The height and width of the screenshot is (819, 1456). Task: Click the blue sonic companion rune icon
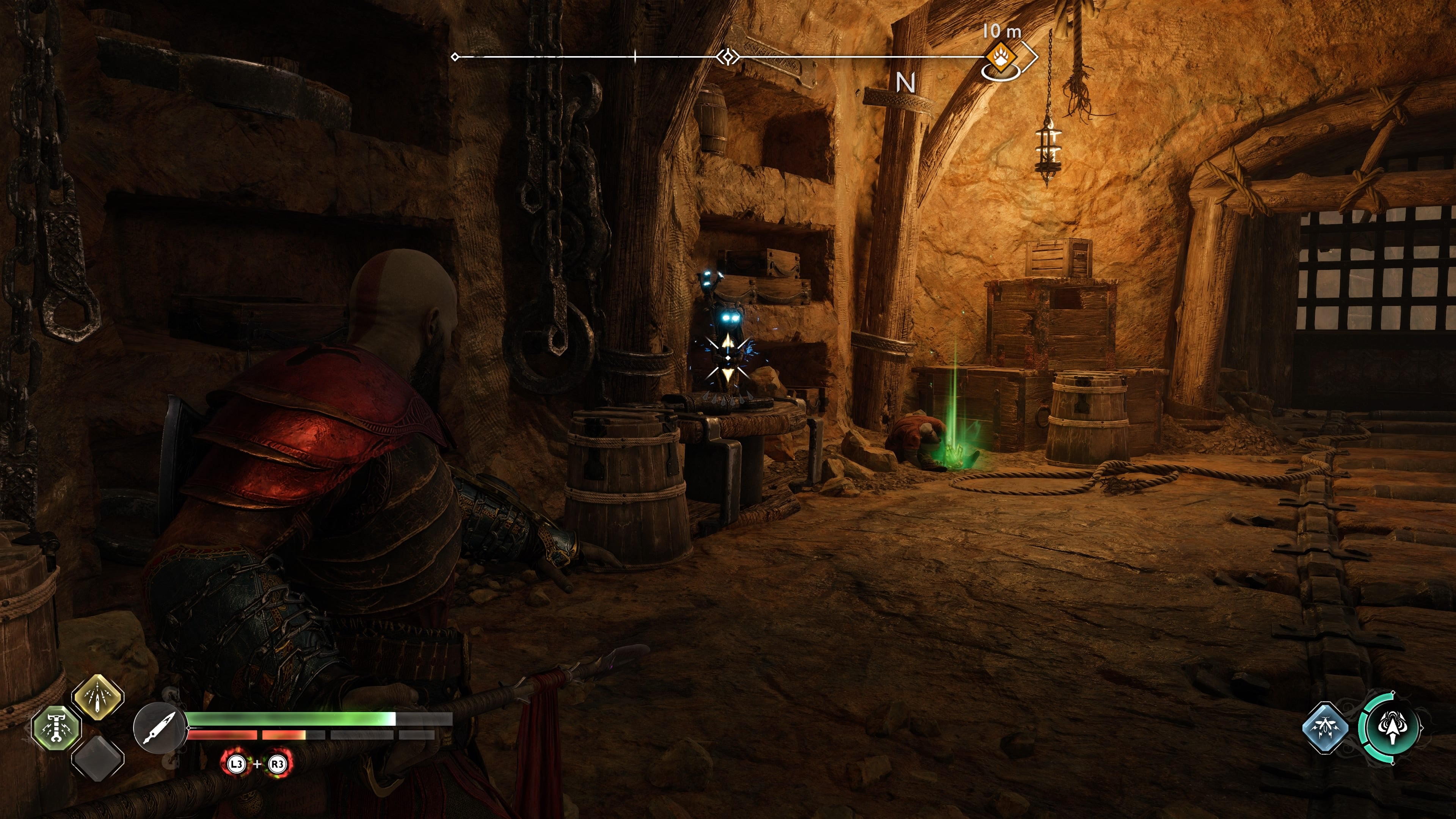[x=1326, y=728]
